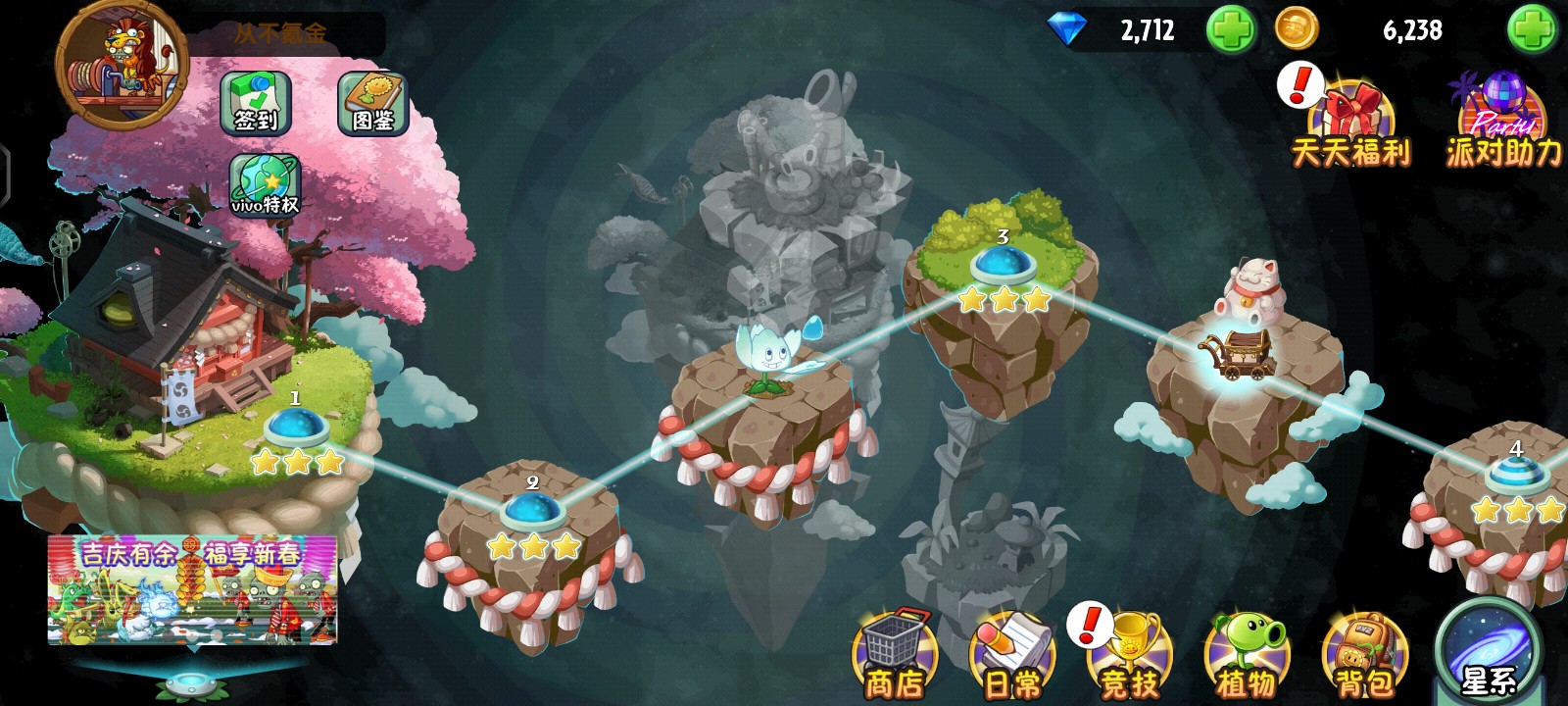
Task: Select level 3 node on the map
Action: (x=1003, y=265)
